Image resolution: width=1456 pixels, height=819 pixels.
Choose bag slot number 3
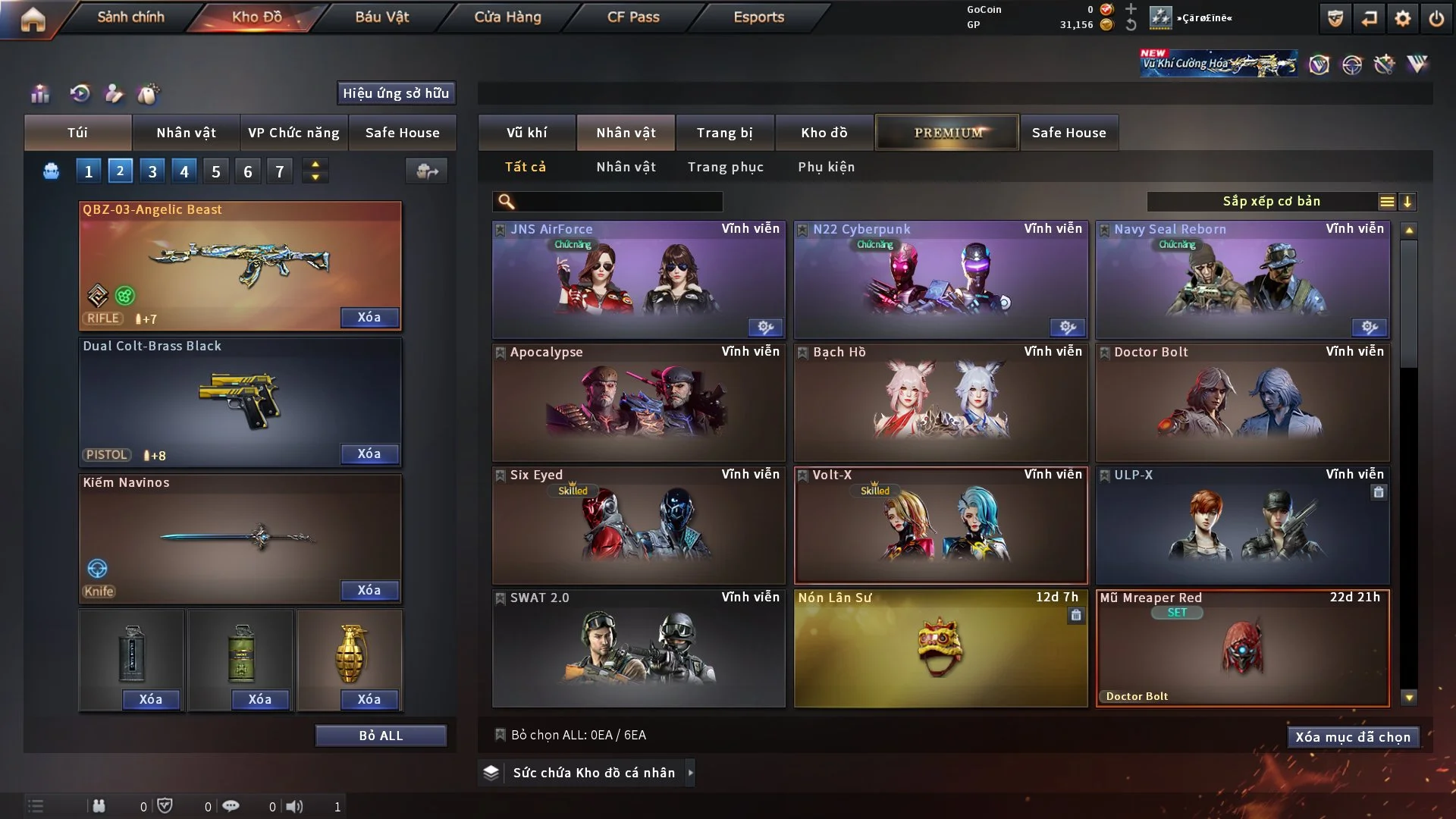click(x=152, y=171)
